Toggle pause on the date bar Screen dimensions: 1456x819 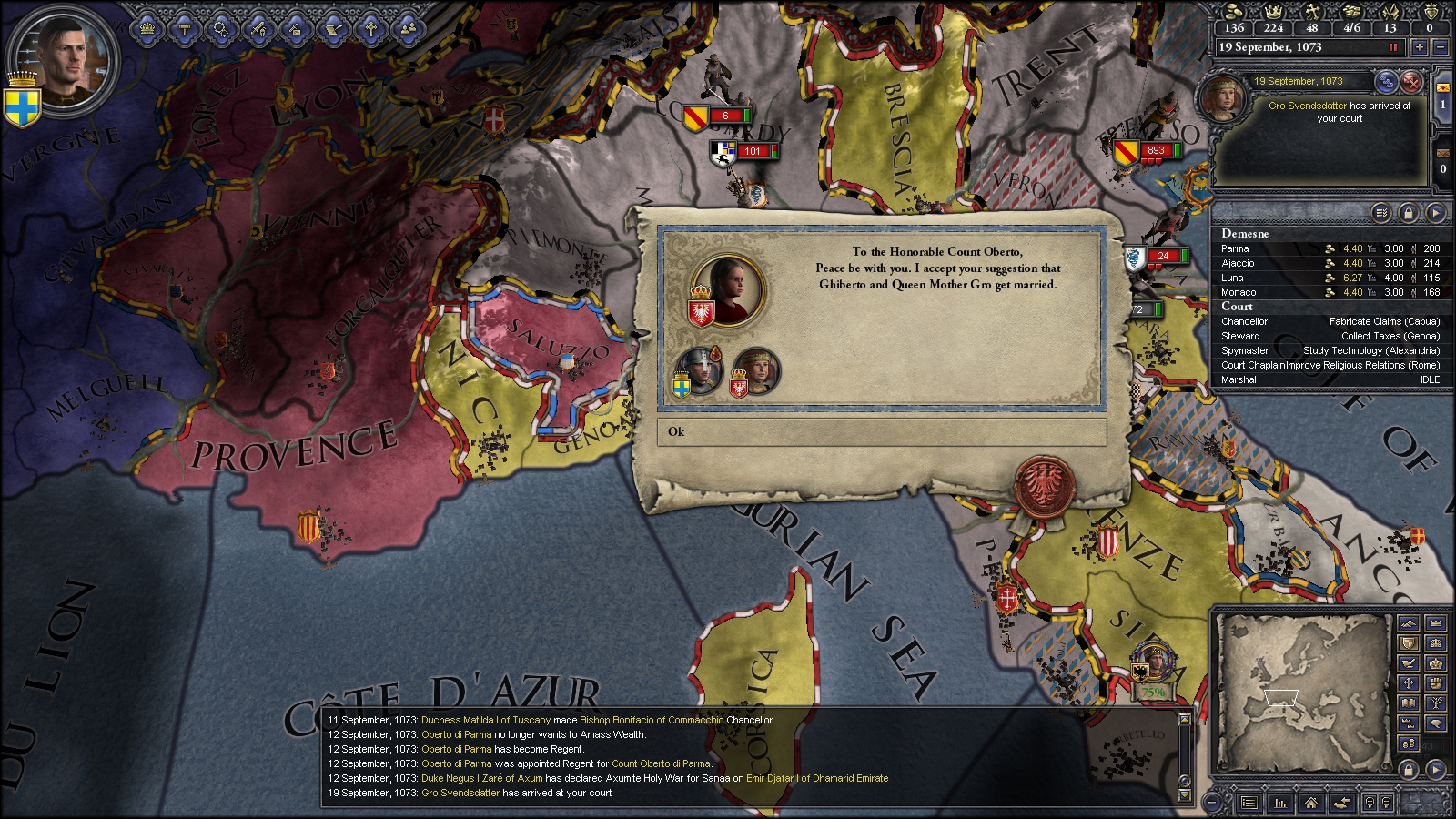(1392, 47)
